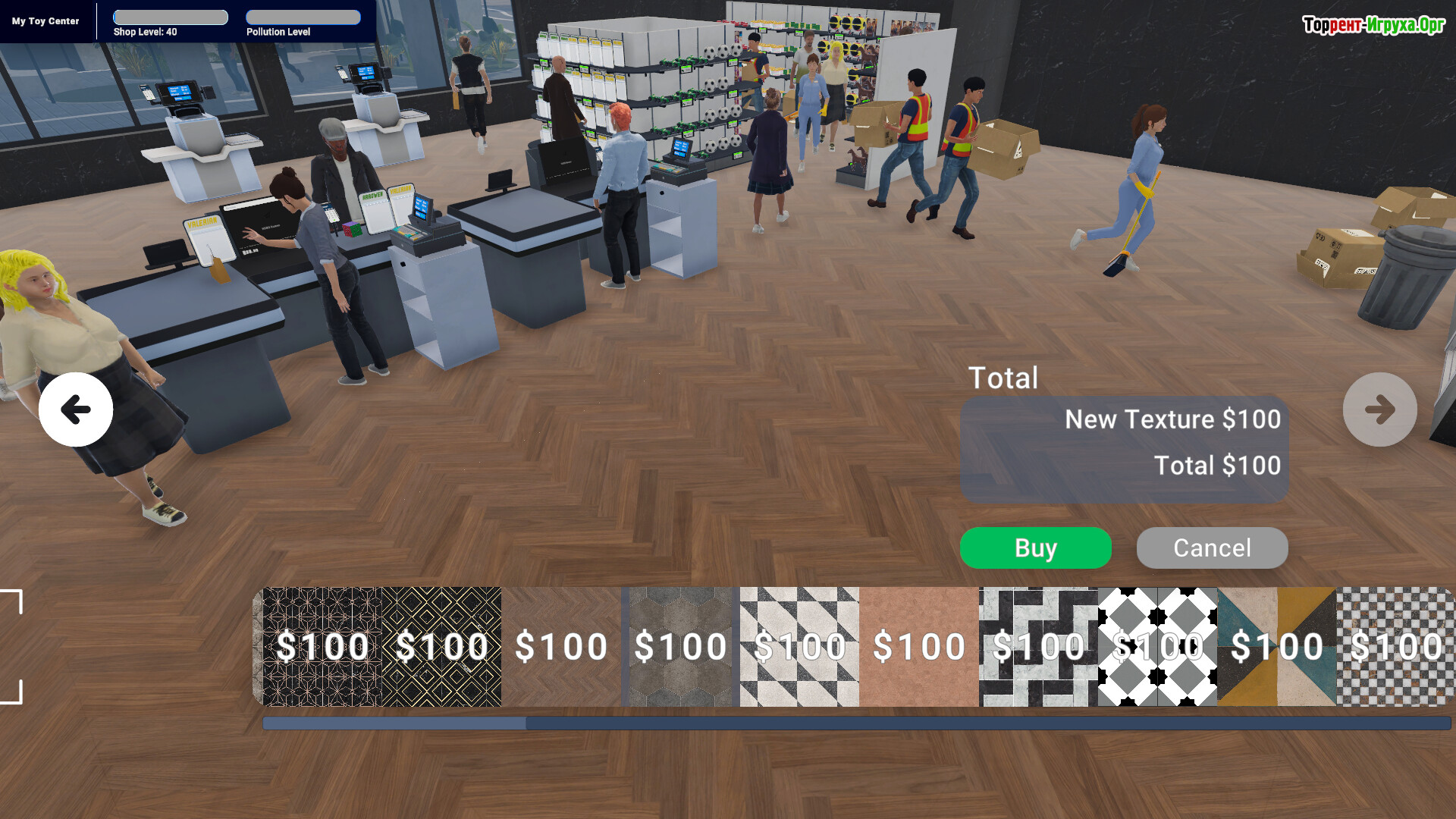Choose the black and gold diamond texture
This screenshot has width=1456, height=819.
tap(441, 646)
